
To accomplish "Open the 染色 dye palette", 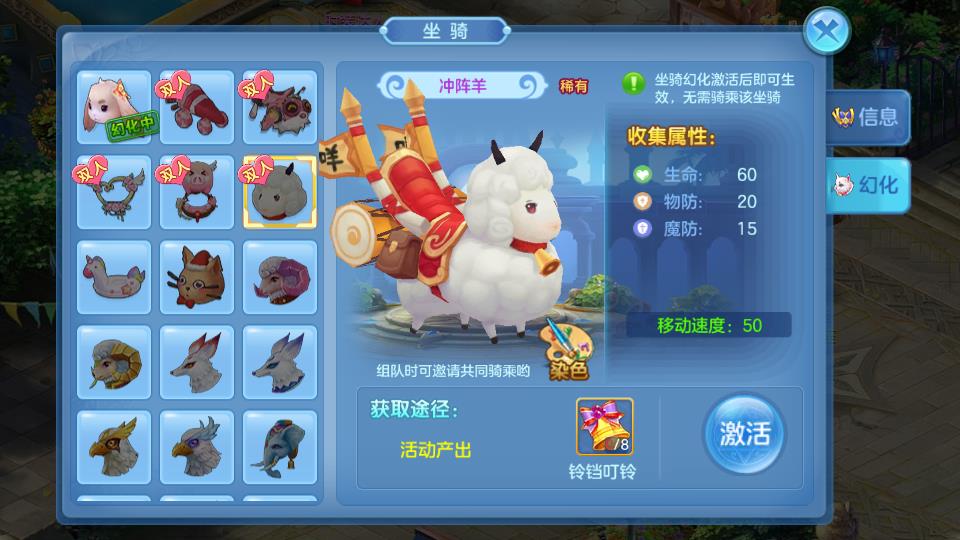I will pyautogui.click(x=565, y=350).
